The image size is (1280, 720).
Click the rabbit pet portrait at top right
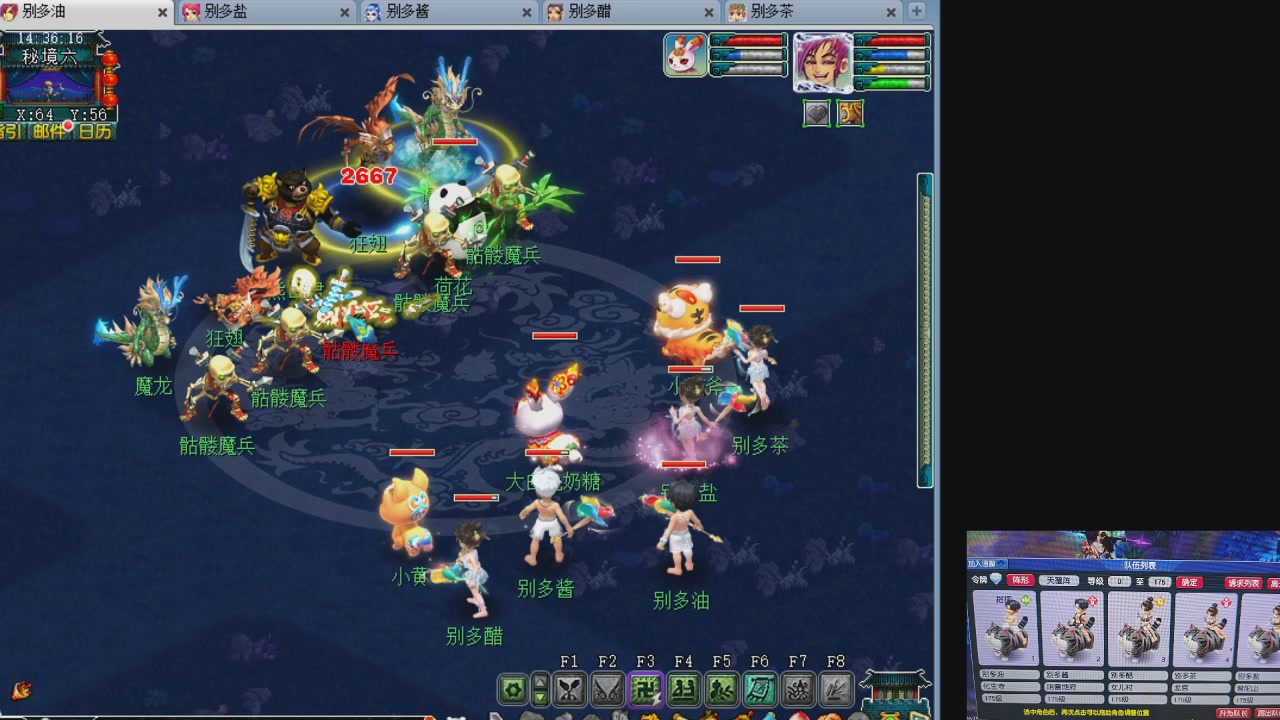[x=686, y=55]
